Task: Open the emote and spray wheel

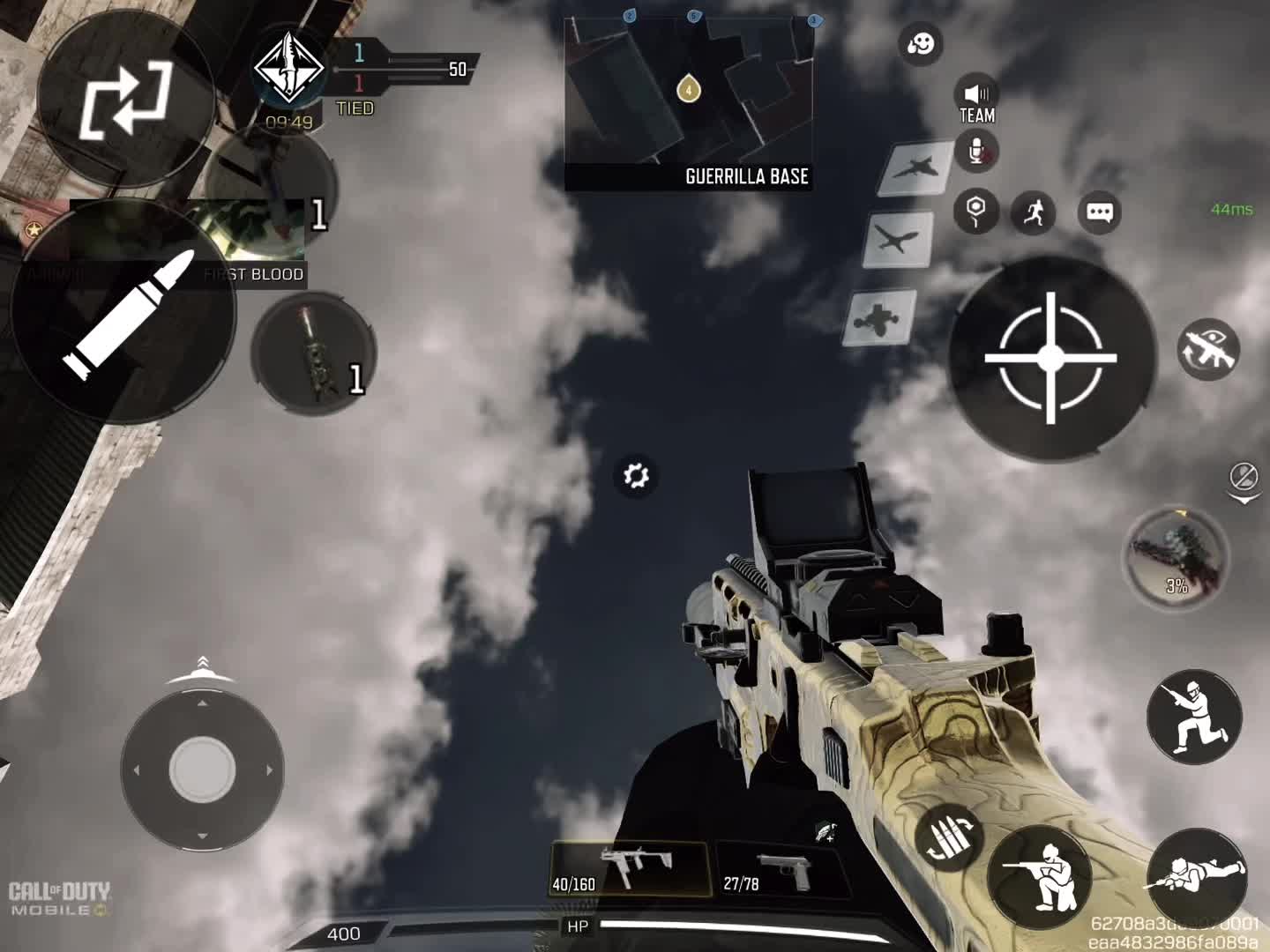Action: click(922, 44)
